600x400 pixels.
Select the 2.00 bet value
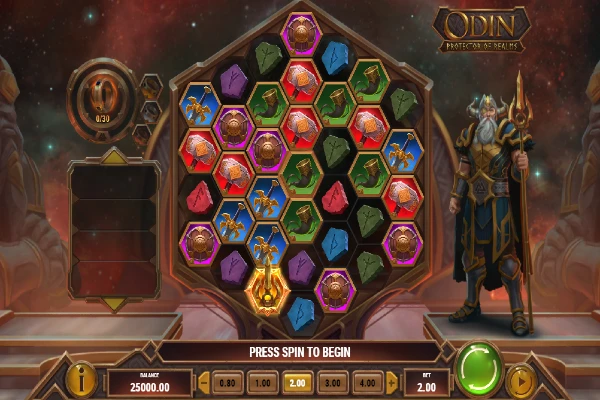297,382
